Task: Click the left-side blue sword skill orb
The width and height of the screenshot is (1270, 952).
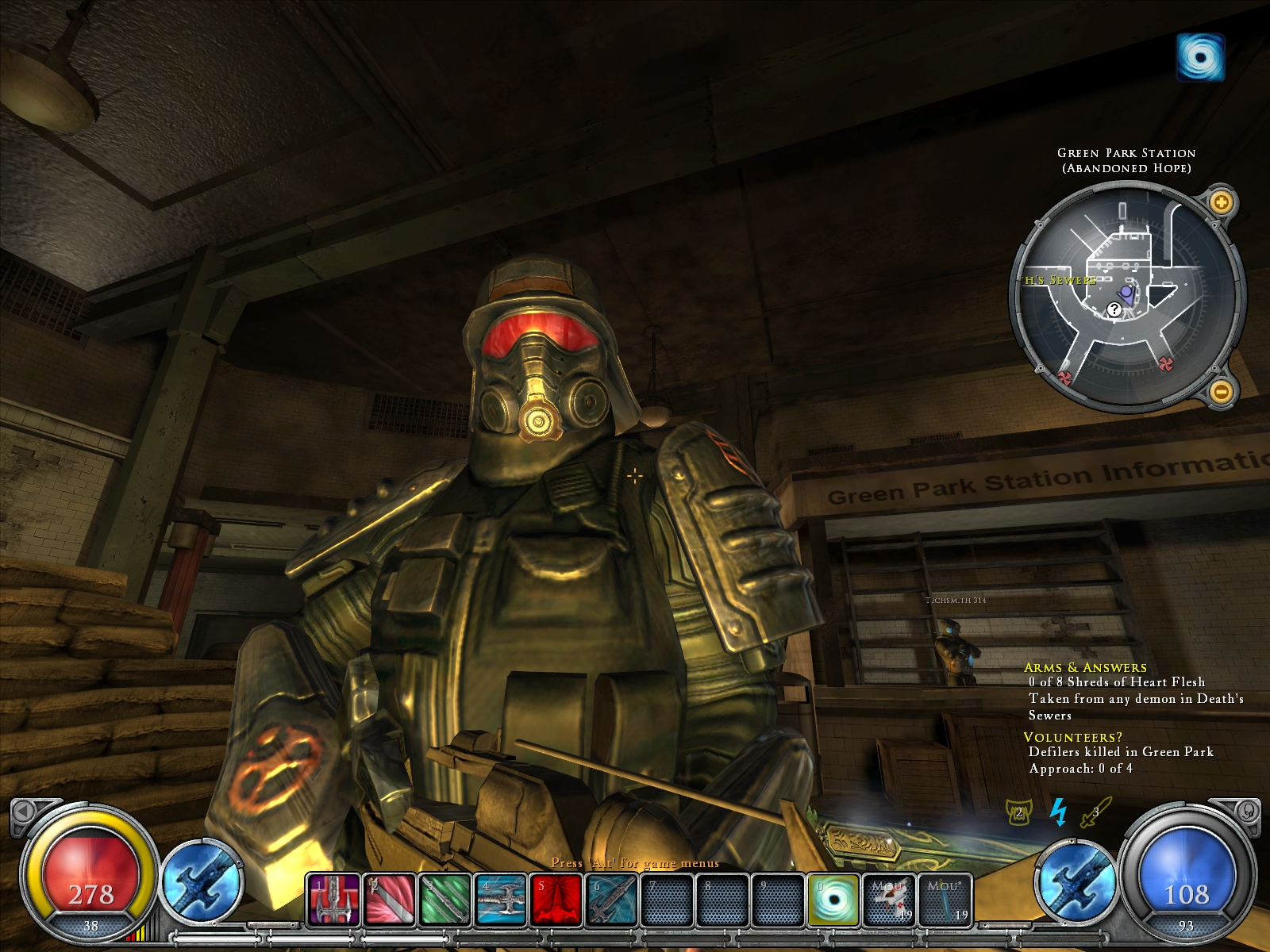Action: [202, 882]
